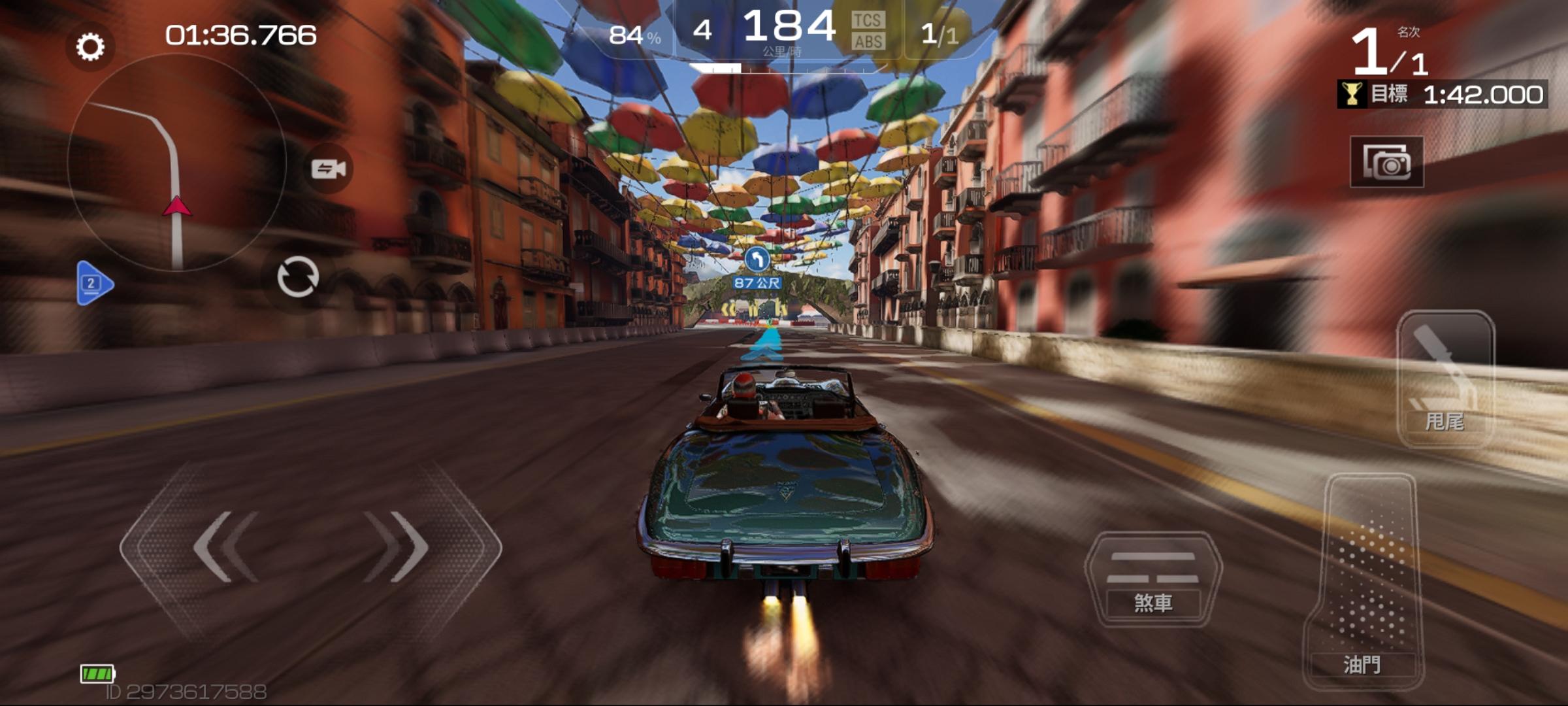This screenshot has height=706, width=1568.
Task: Toggle the TCS traction control indicator
Action: click(868, 21)
